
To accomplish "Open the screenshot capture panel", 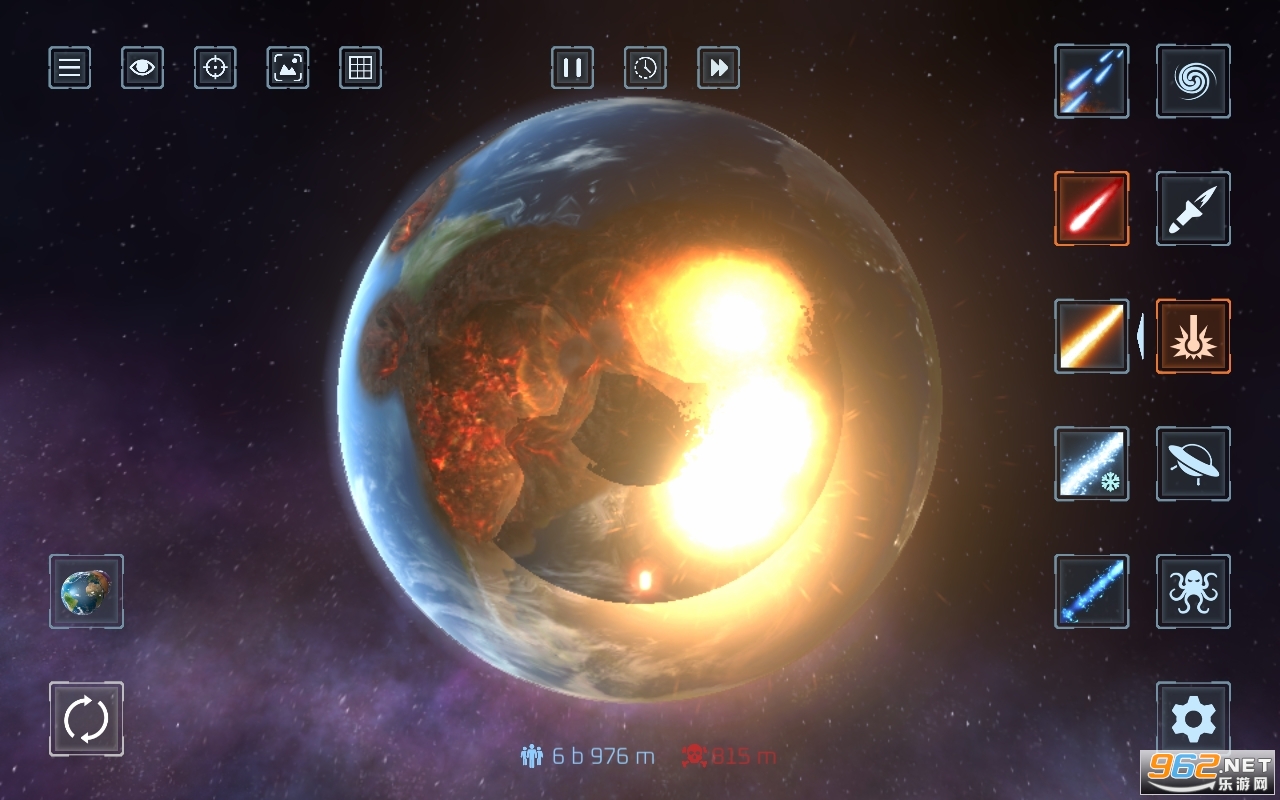I will point(287,68).
